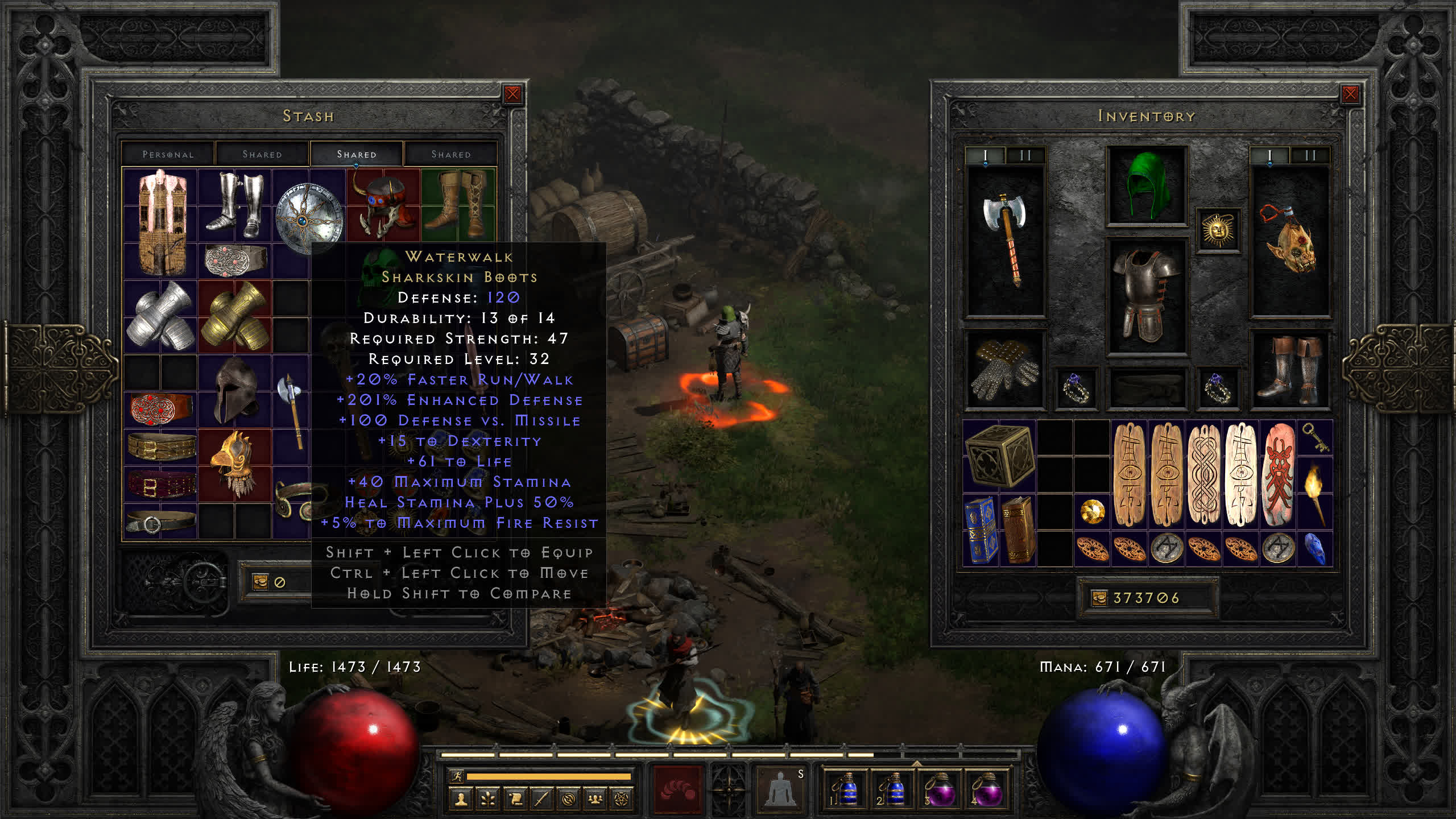The height and width of the screenshot is (819, 1456).
Task: Open the red left-click skill selector
Action: pyautogui.click(x=677, y=789)
